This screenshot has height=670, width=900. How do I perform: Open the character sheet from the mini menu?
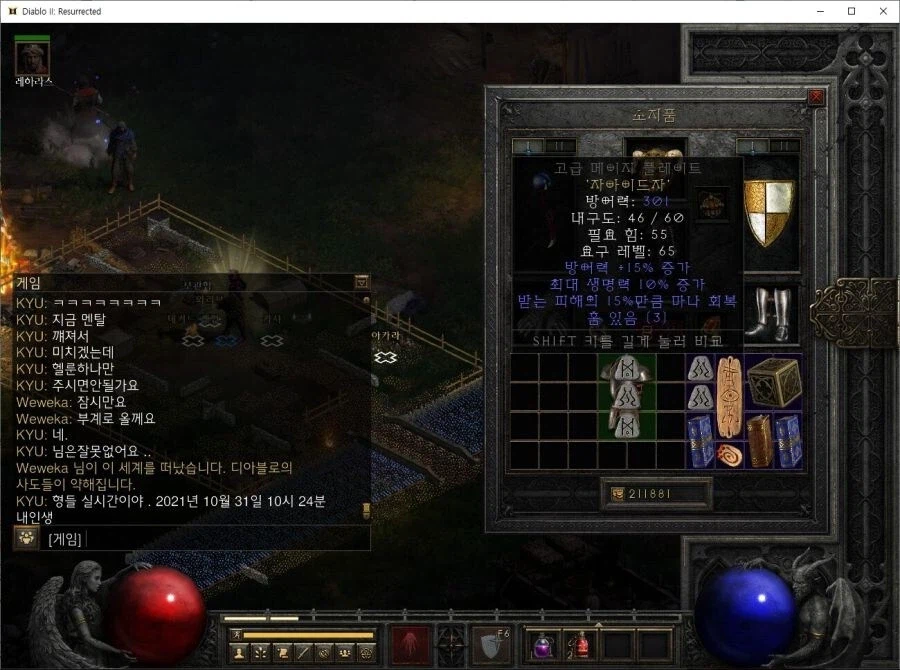(239, 653)
